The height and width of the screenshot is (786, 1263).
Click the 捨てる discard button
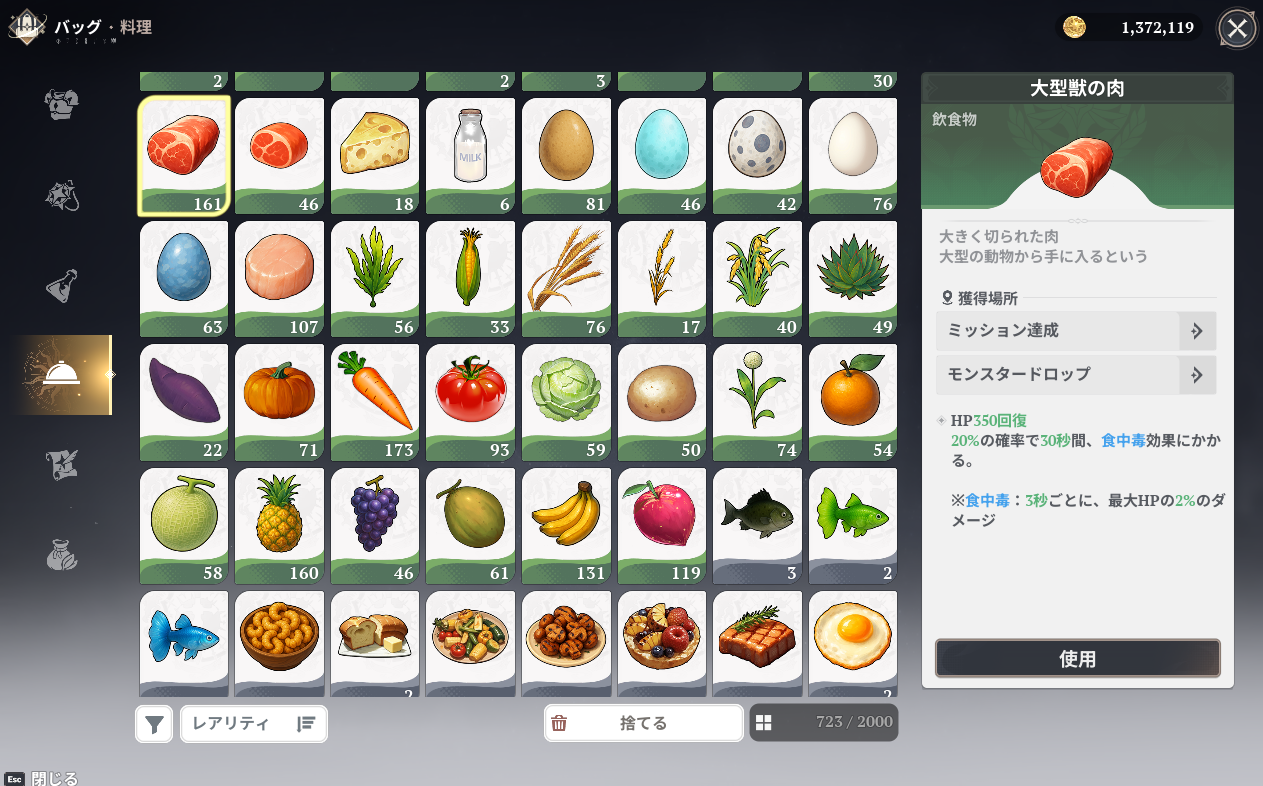(x=643, y=723)
